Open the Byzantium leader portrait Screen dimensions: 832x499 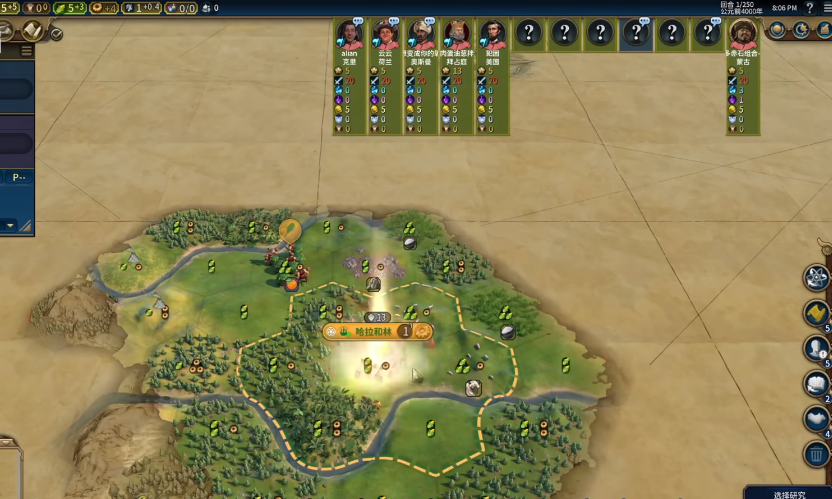pos(457,35)
